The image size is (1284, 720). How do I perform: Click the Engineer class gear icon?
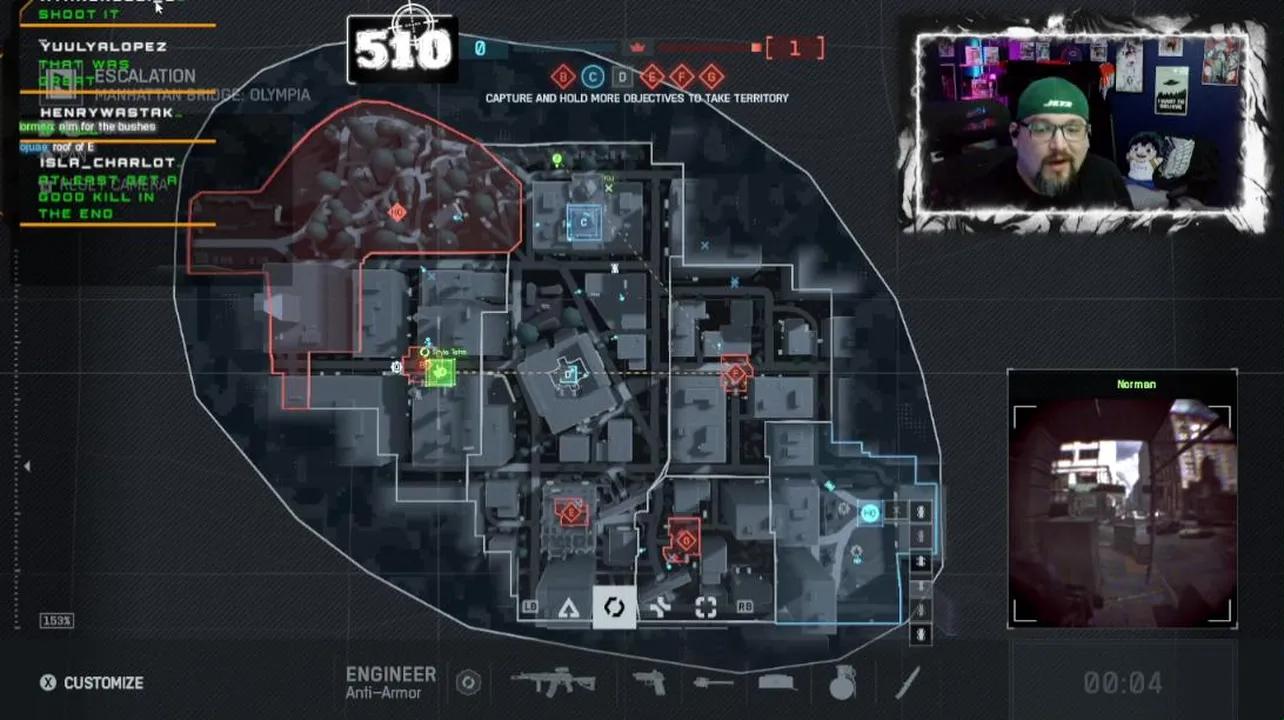click(470, 682)
